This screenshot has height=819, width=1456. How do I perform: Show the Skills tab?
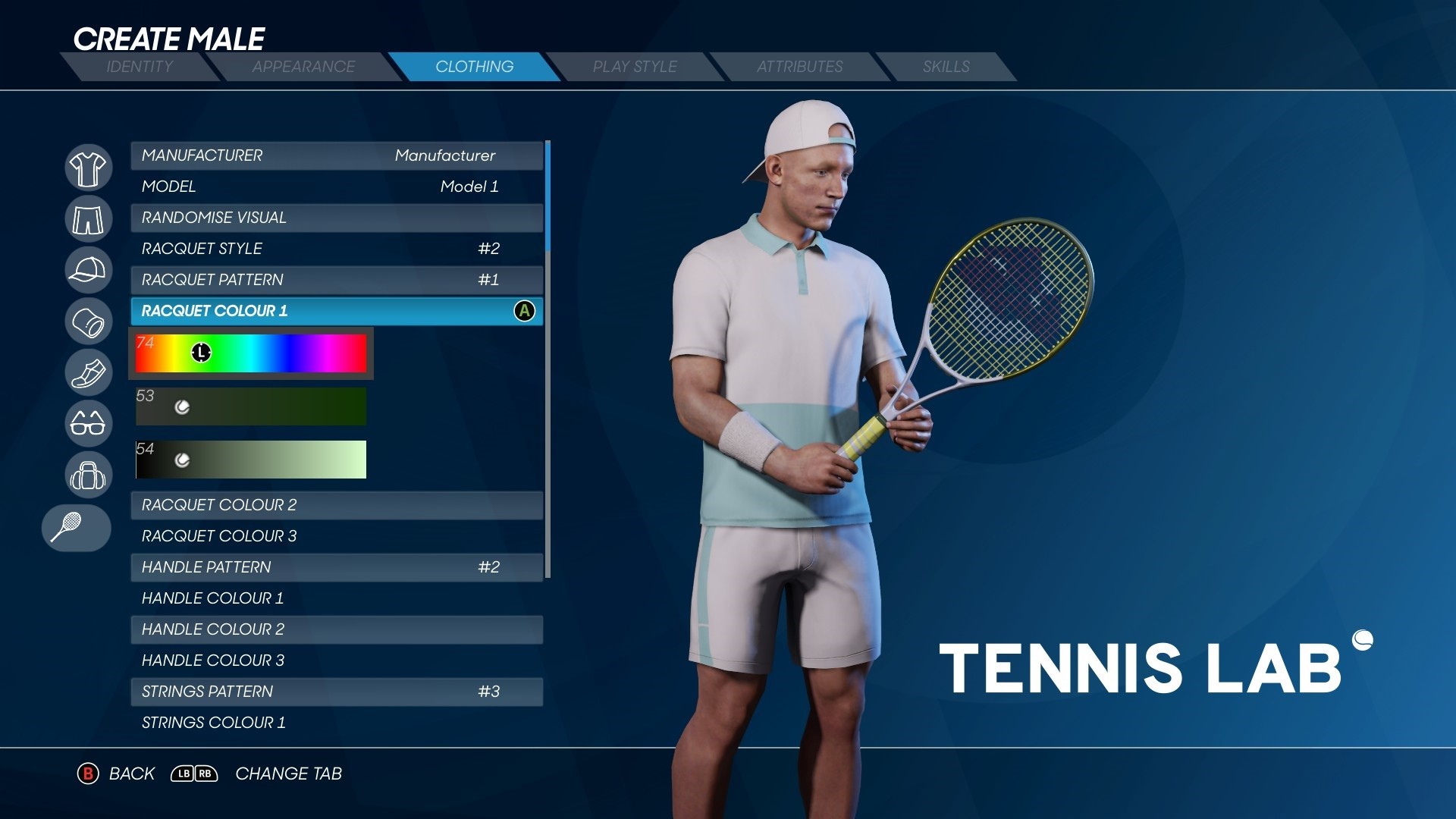[x=946, y=67]
